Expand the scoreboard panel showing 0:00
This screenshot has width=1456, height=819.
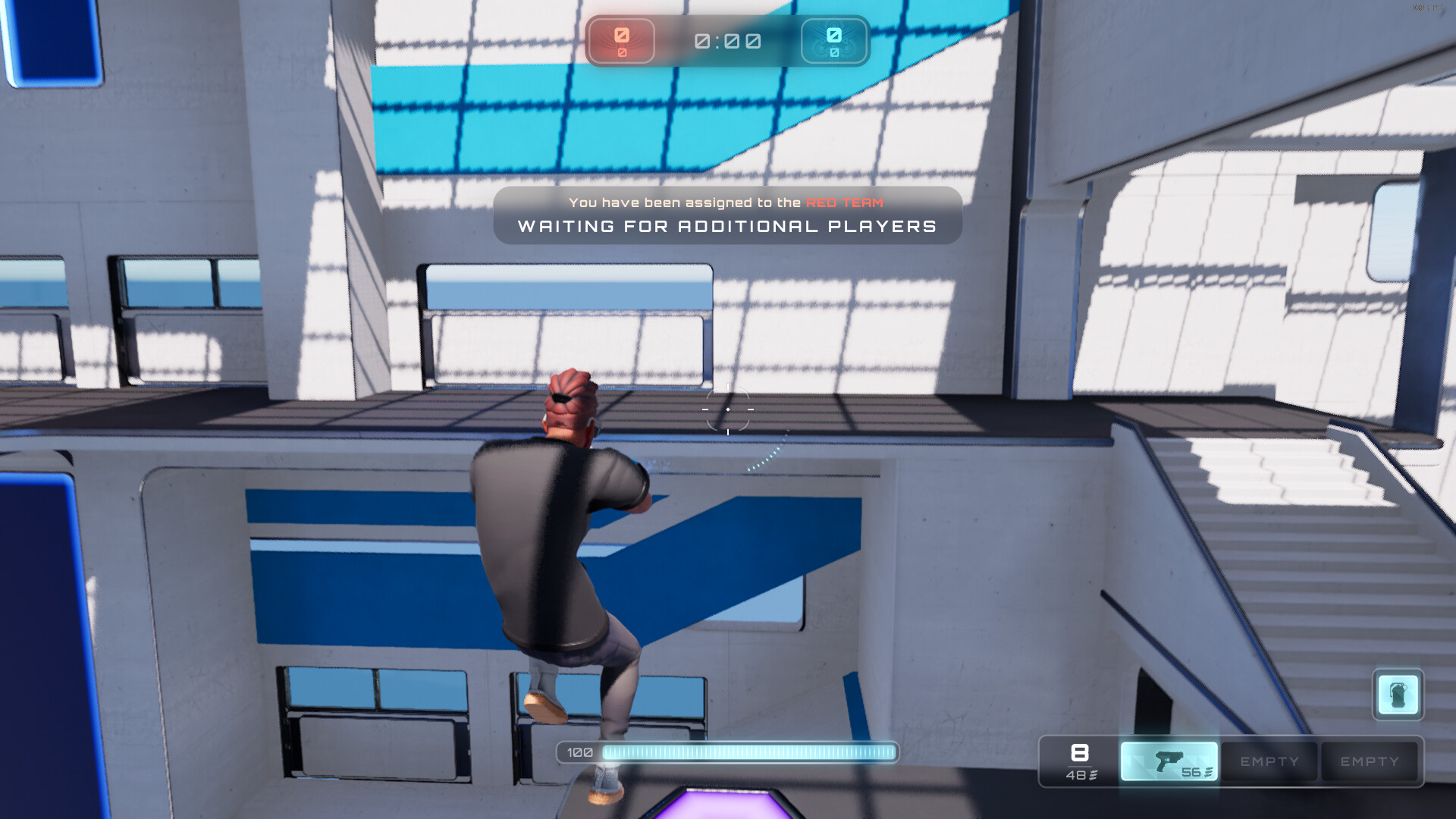click(x=726, y=42)
